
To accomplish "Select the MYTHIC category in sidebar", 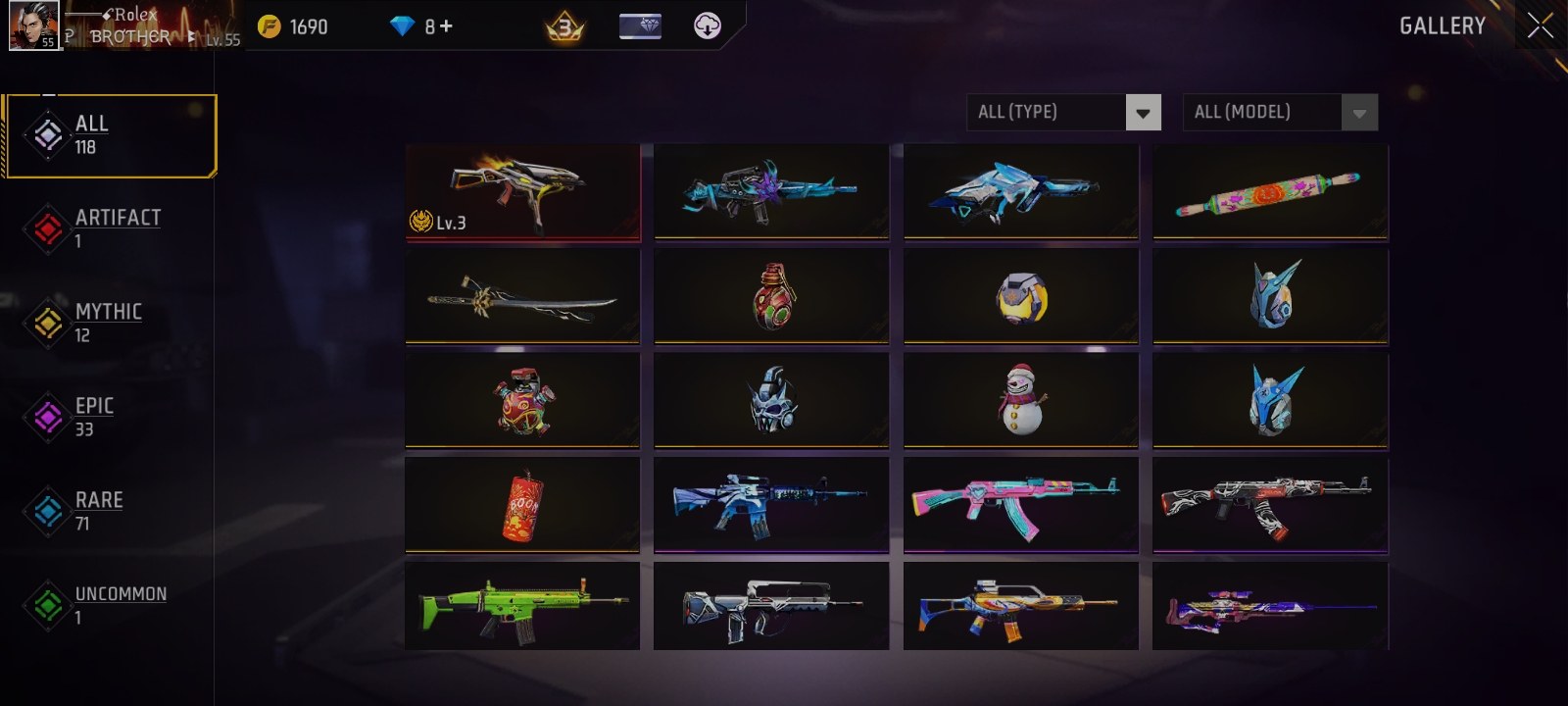I will [108, 322].
